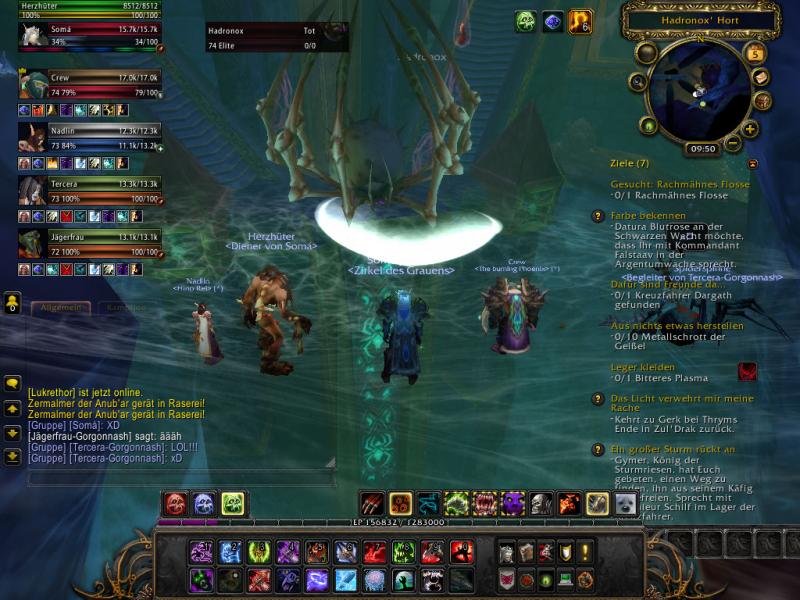Select party member Nadlin's unit frame
The image size is (800, 600).
click(90, 138)
